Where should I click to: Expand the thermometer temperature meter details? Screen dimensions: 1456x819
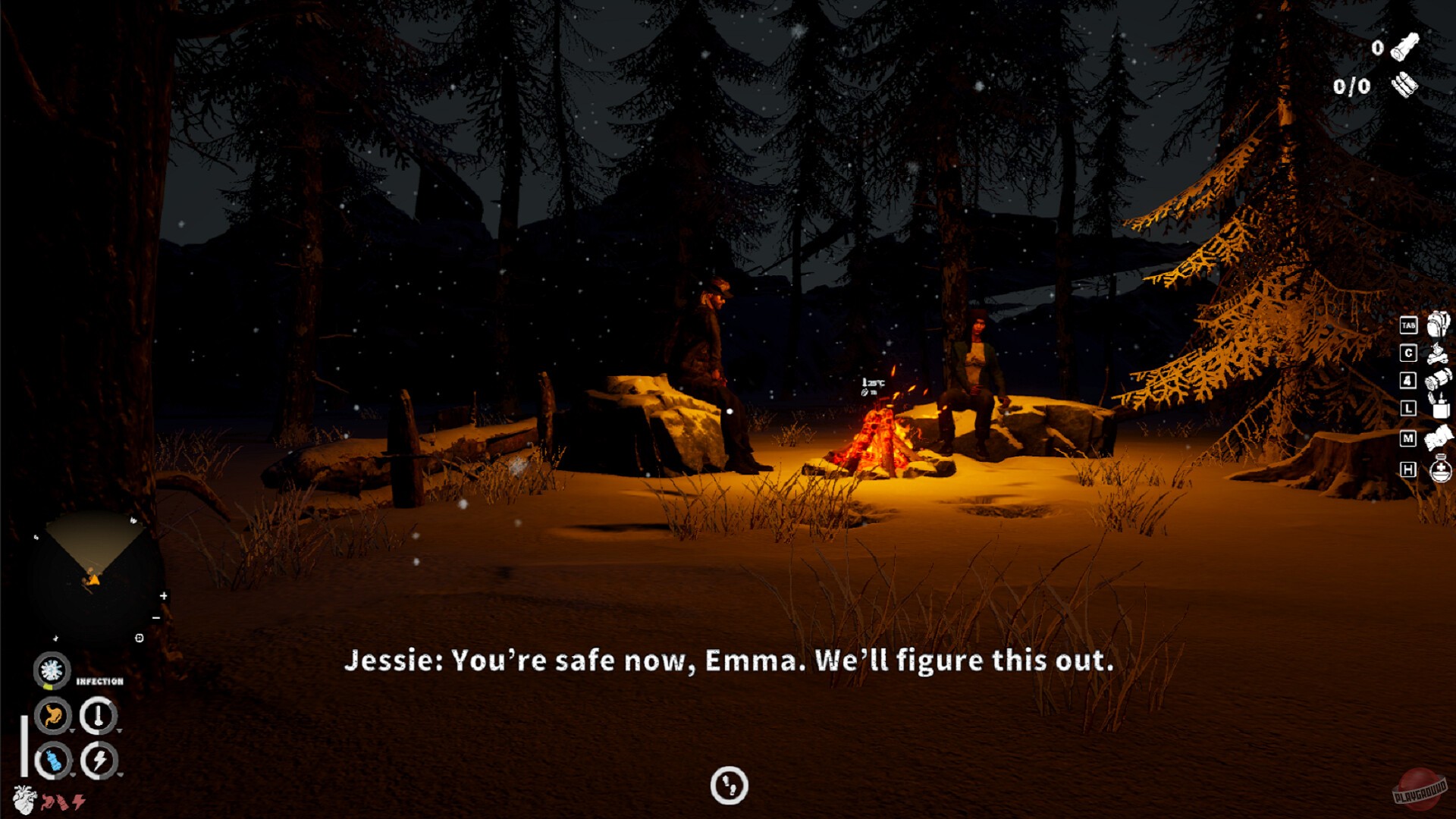click(x=120, y=730)
